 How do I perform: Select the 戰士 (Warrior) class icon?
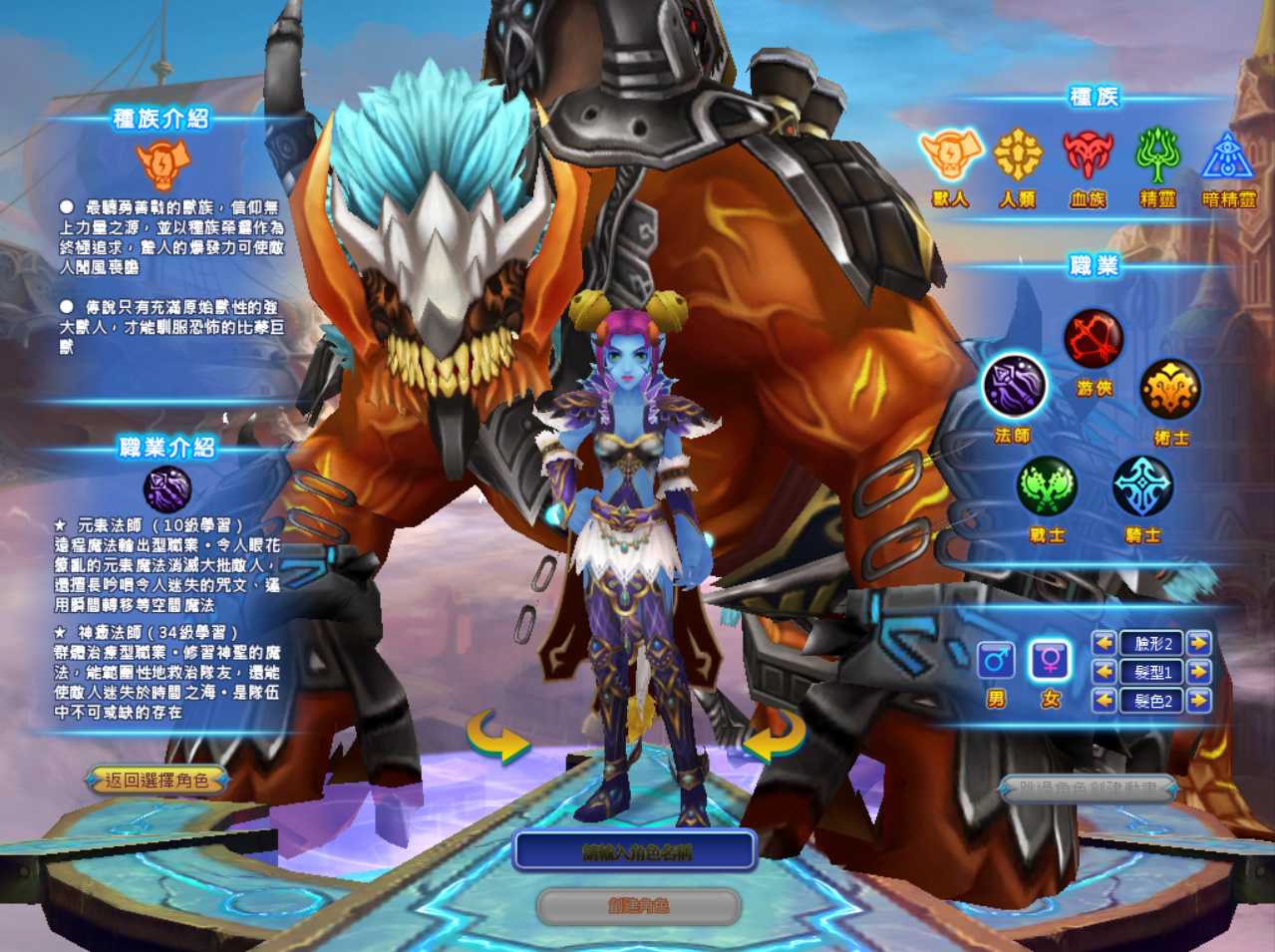(1047, 486)
